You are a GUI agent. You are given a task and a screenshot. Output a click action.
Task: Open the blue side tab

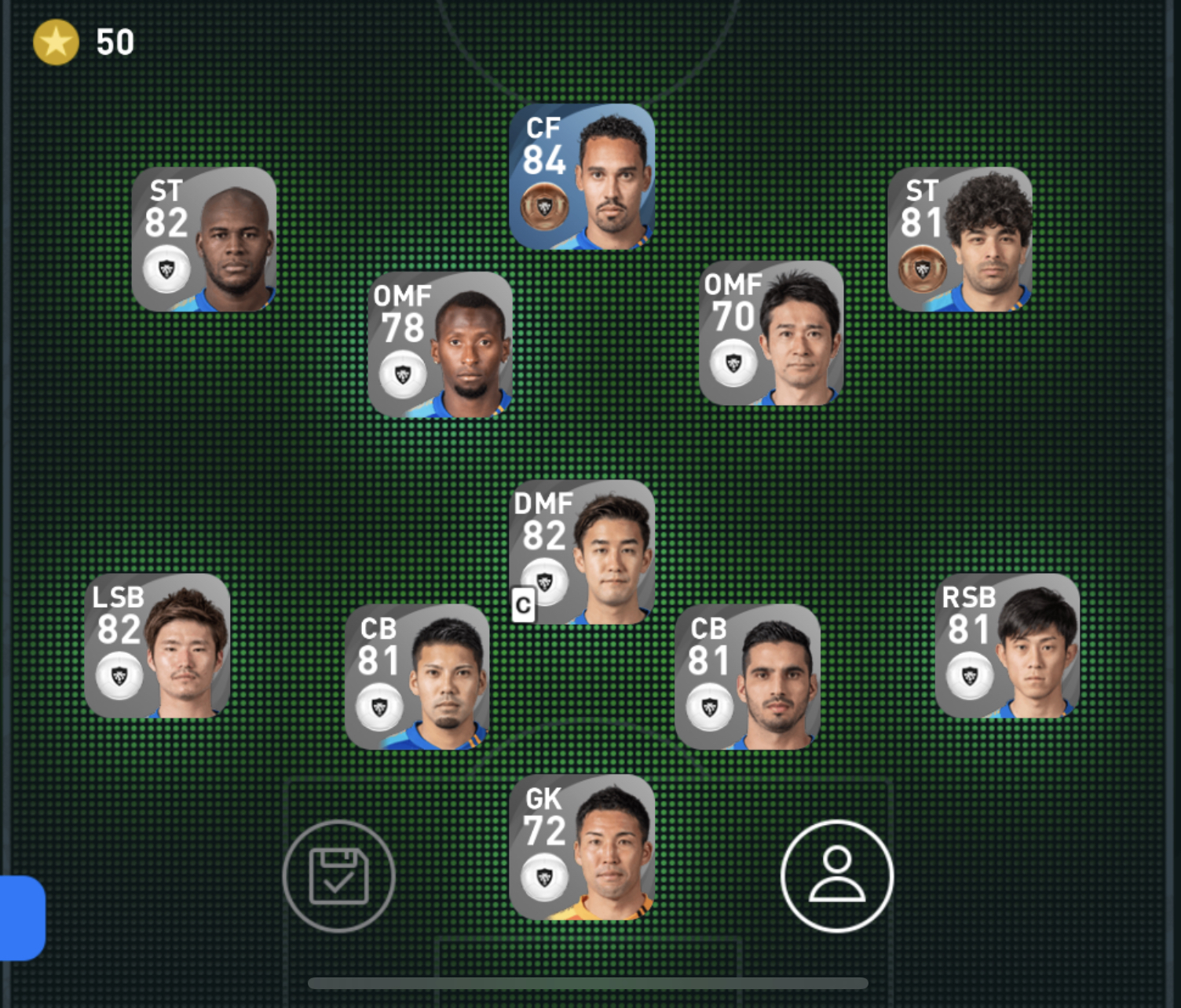point(22,918)
